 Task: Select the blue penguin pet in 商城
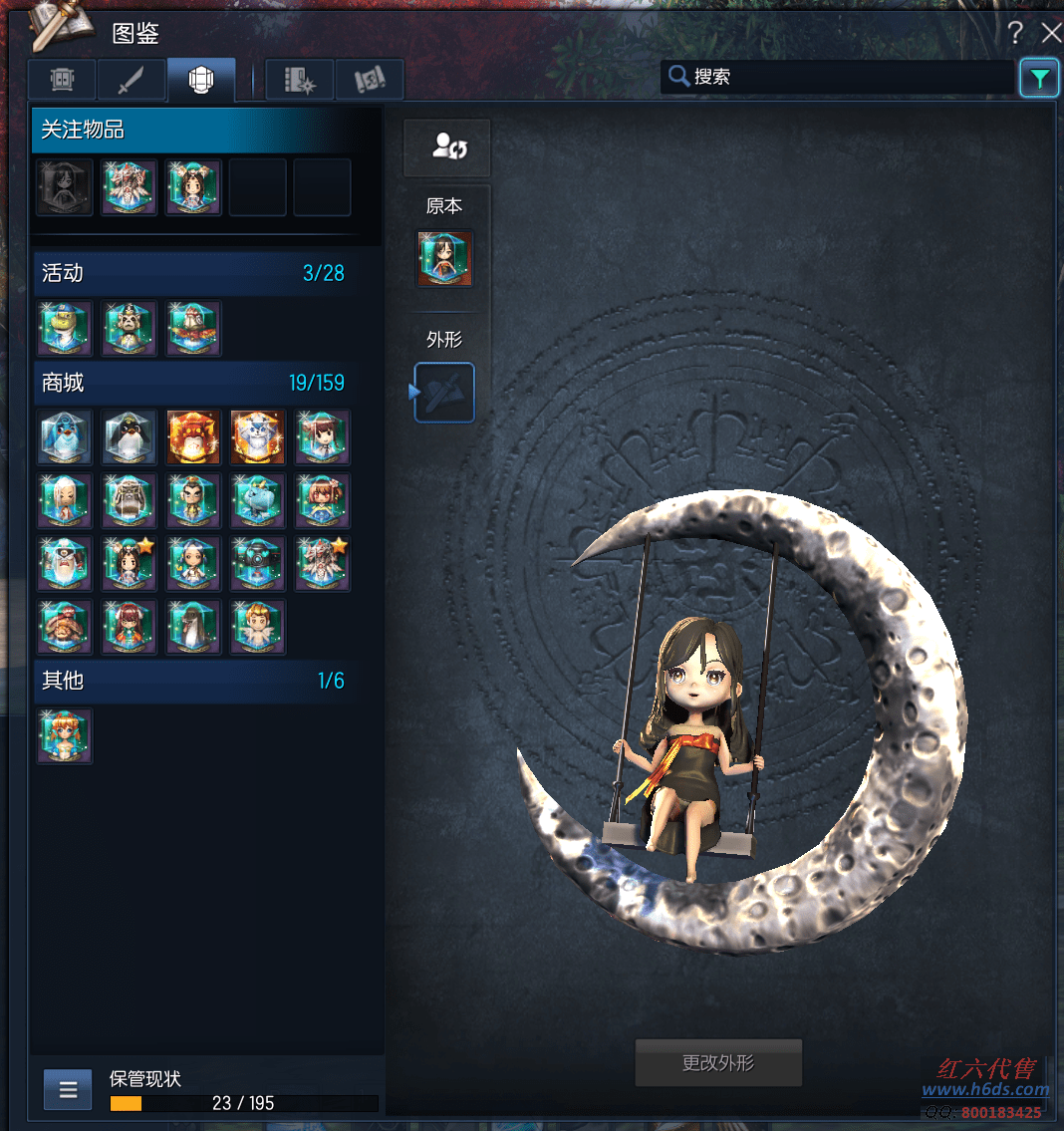66,437
